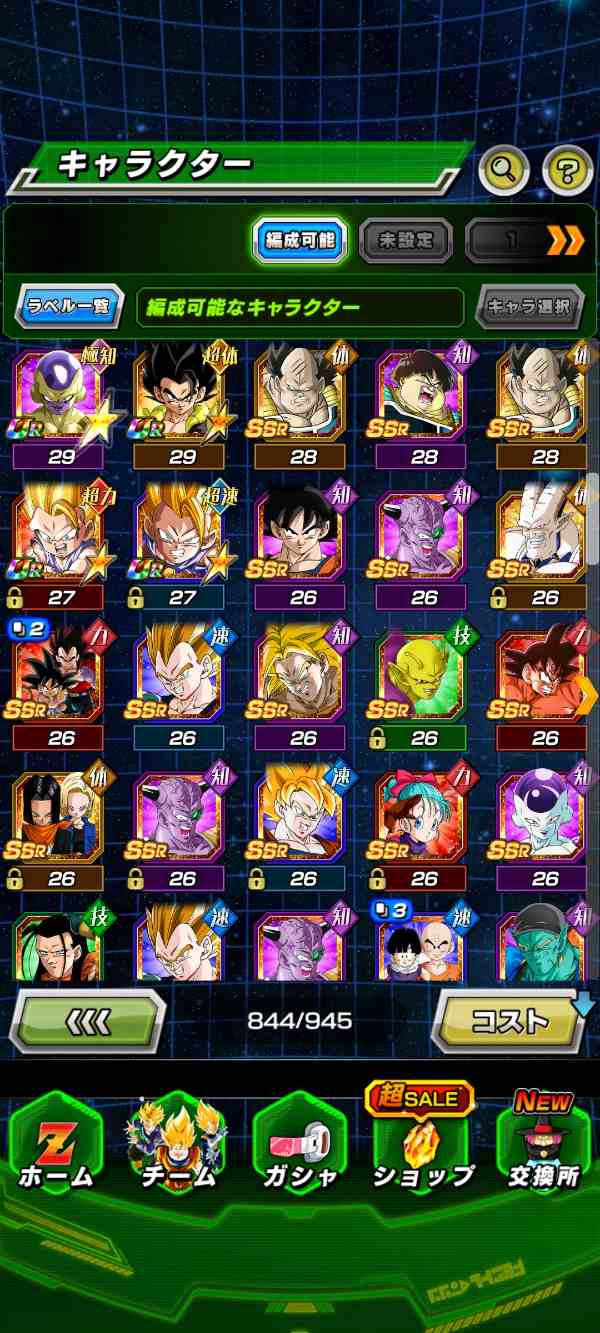Screen dimensions: 600x1333
Task: Open the question mark help button
Action: [x=567, y=172]
